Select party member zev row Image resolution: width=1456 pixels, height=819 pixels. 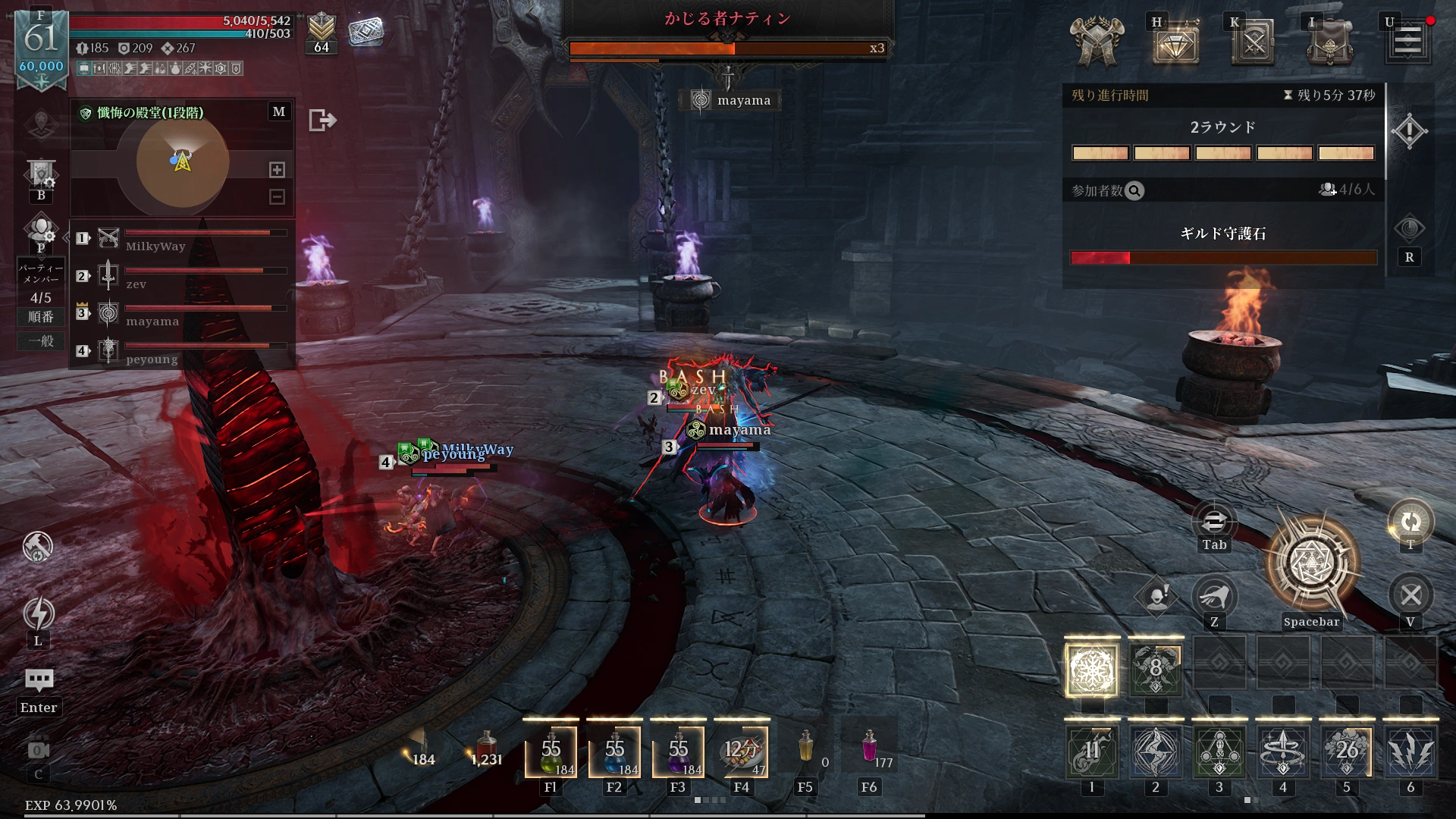(x=182, y=276)
